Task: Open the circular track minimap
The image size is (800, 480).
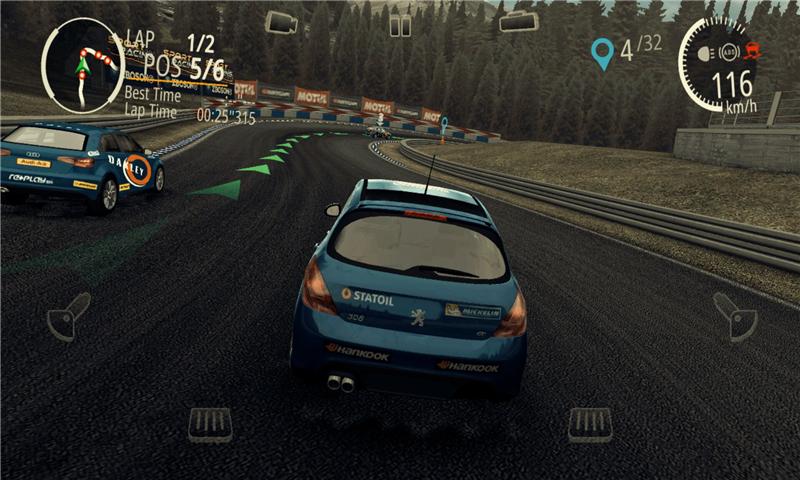Action: tap(82, 65)
